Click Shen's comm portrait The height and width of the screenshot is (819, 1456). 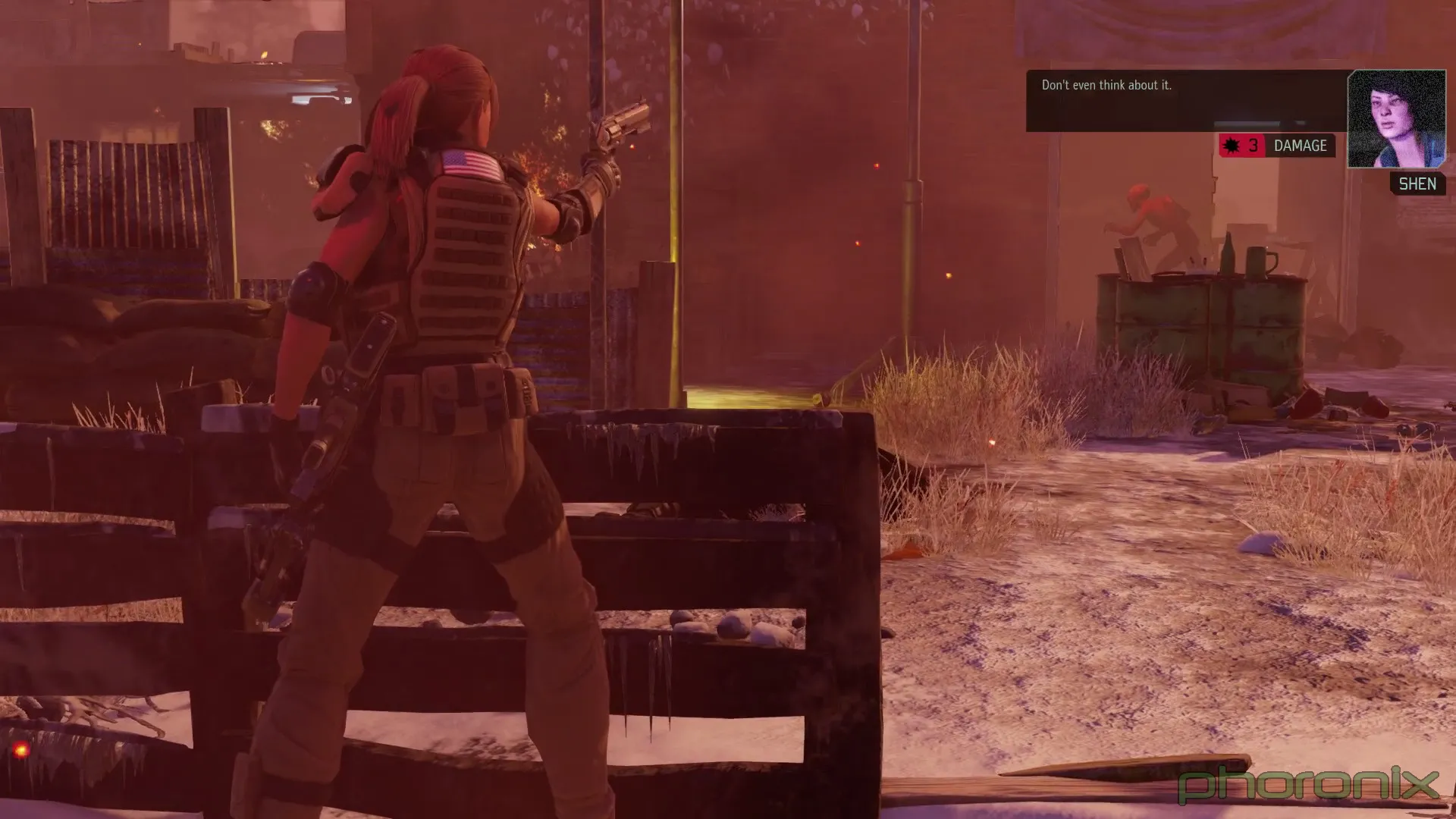[x=1396, y=119]
